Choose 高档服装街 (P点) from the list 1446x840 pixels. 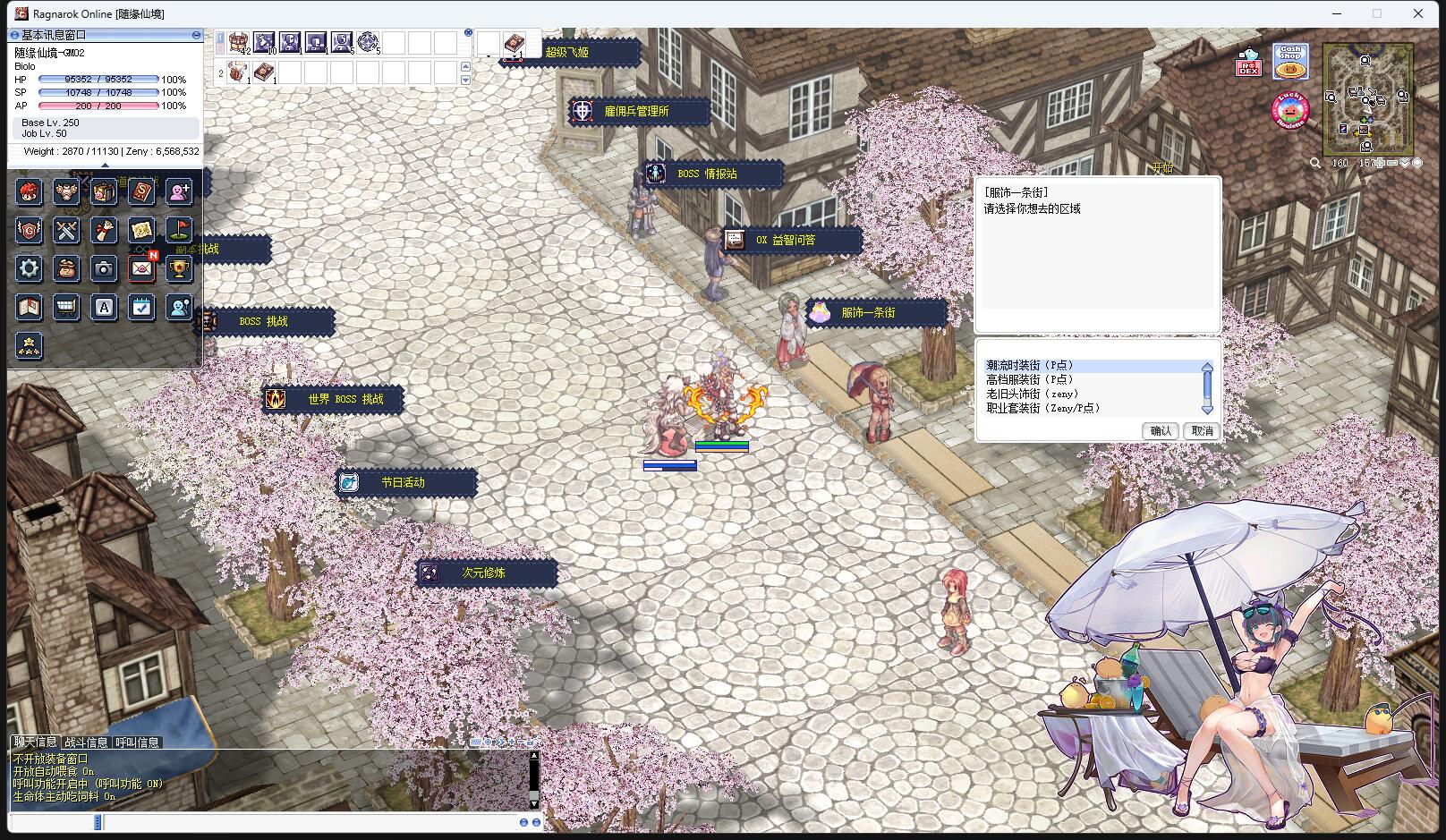[1029, 379]
